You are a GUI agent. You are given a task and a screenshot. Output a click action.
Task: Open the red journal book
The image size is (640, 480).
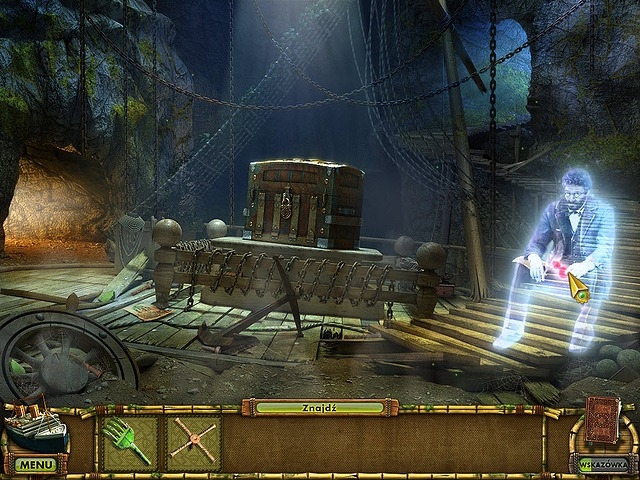point(603,419)
